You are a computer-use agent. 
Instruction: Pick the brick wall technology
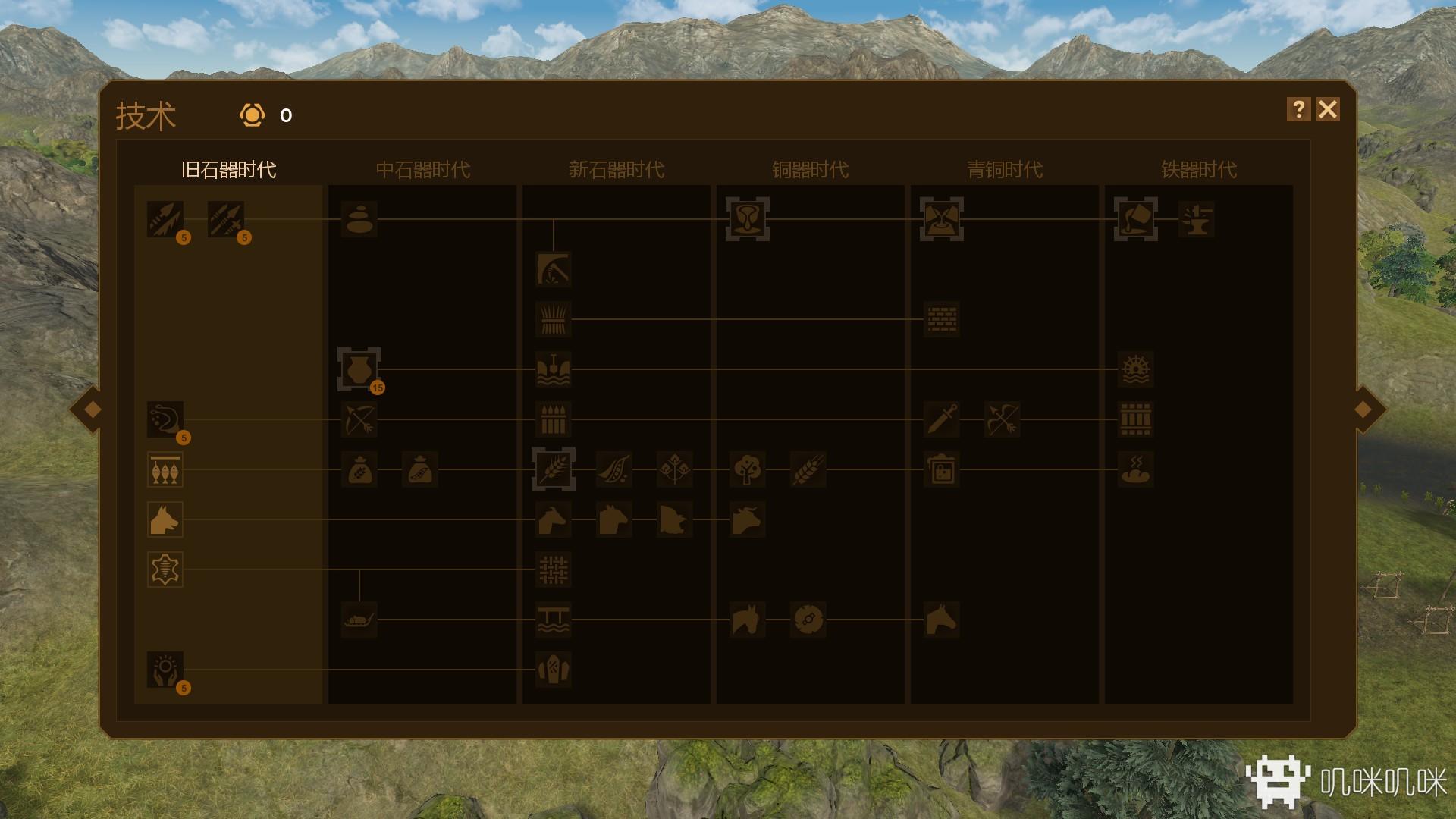coord(941,319)
